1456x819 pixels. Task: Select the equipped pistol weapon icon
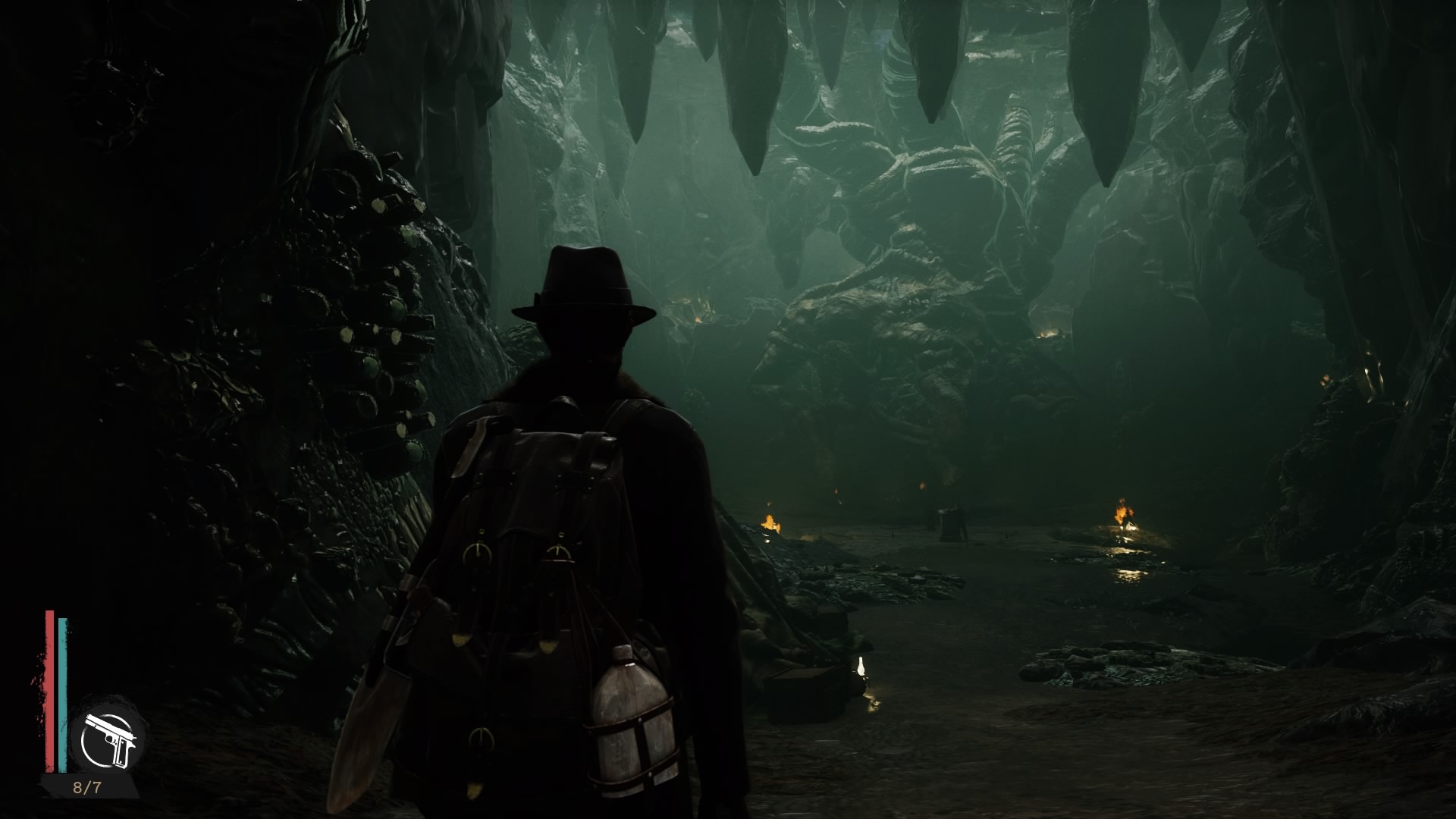[109, 738]
